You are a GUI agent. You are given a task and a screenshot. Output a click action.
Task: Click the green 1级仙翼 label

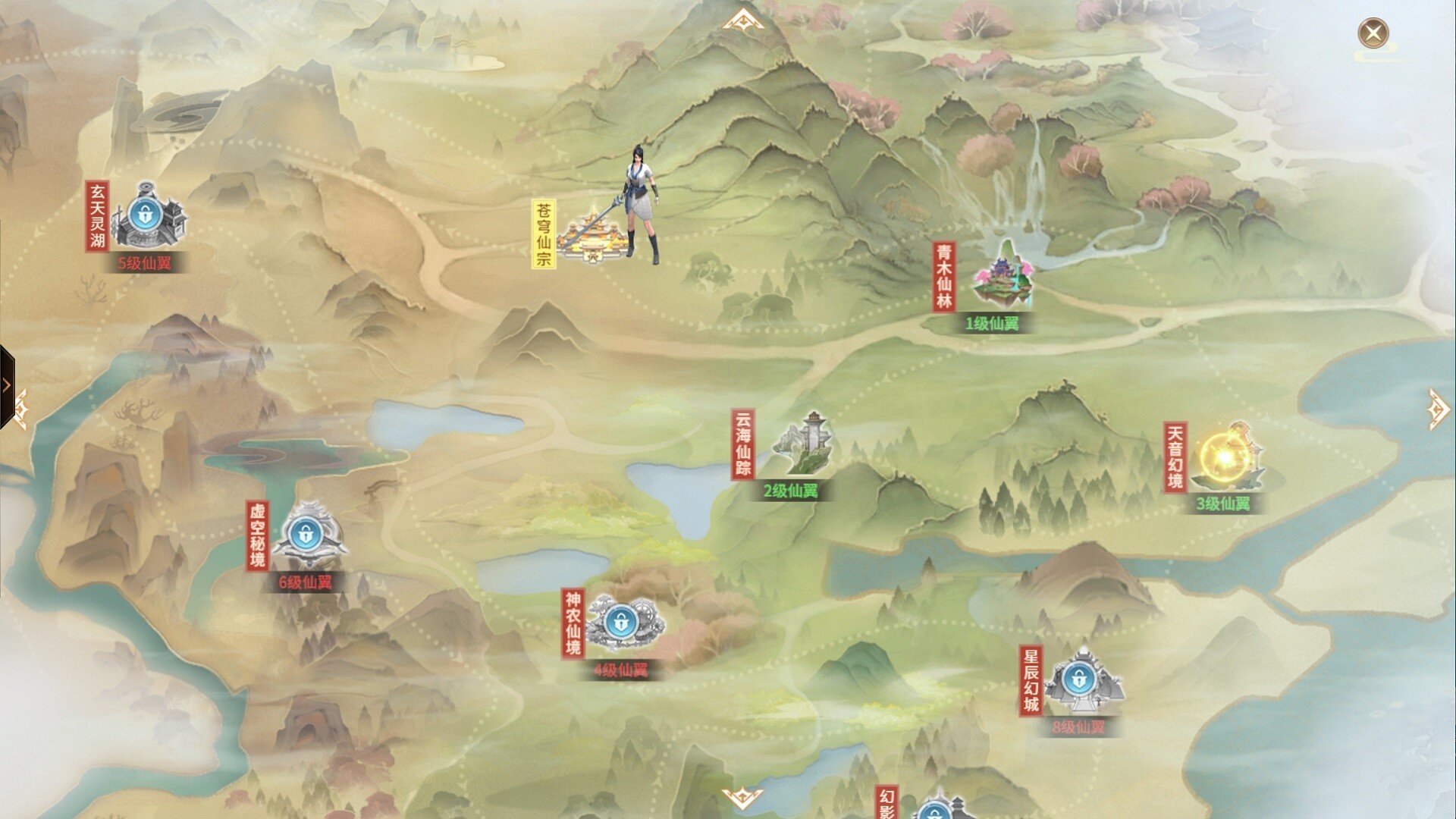(993, 325)
